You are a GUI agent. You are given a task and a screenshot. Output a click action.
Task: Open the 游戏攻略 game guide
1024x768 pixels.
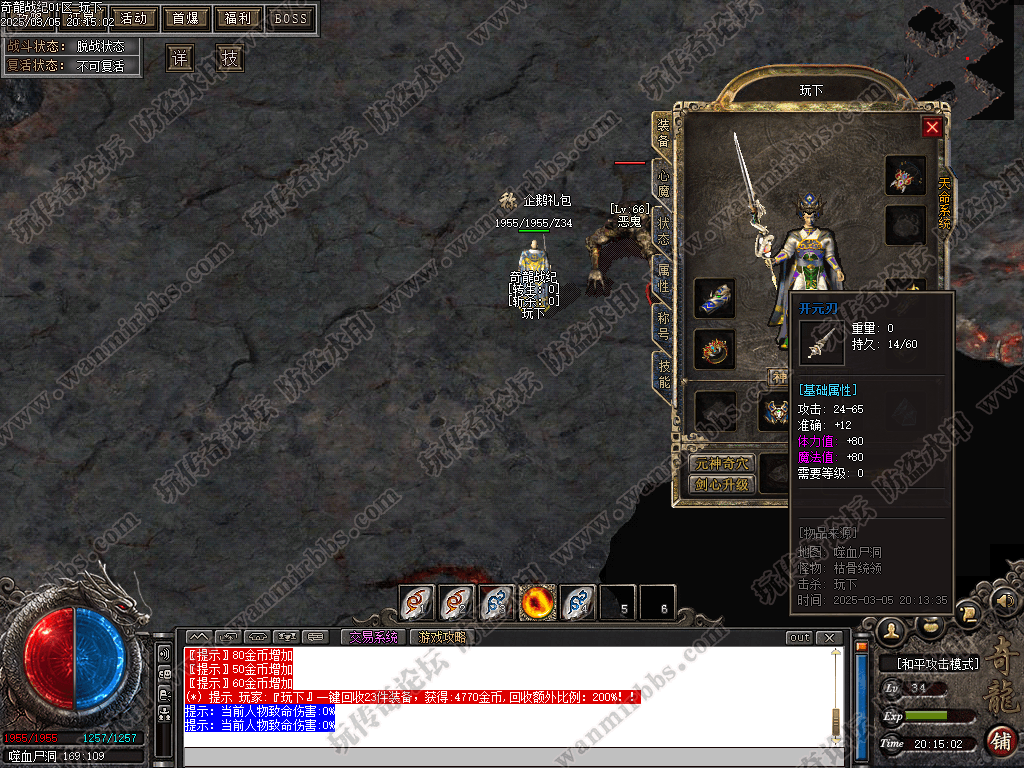click(442, 637)
